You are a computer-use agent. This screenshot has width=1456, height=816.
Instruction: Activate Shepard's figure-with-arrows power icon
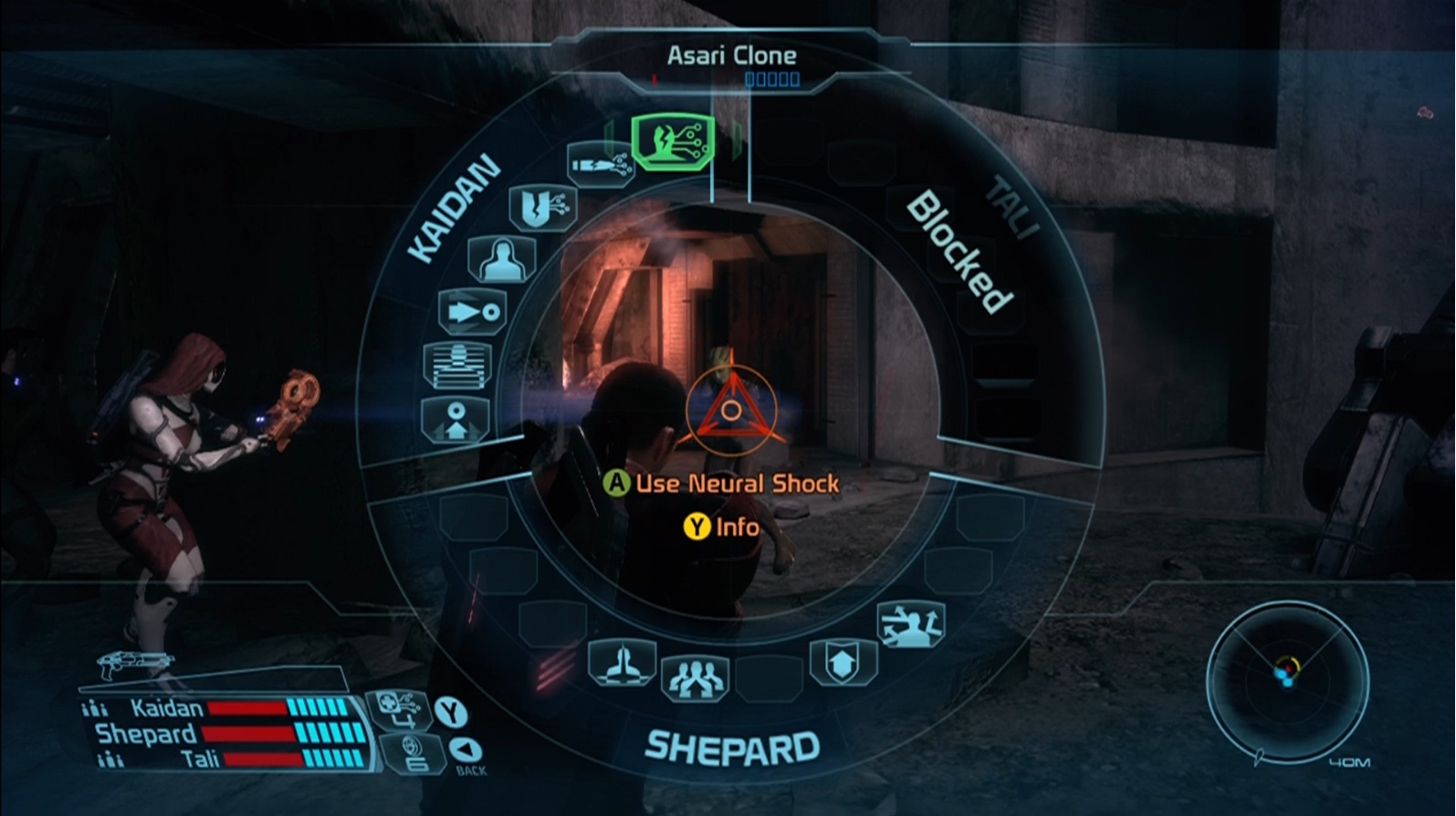(910, 624)
